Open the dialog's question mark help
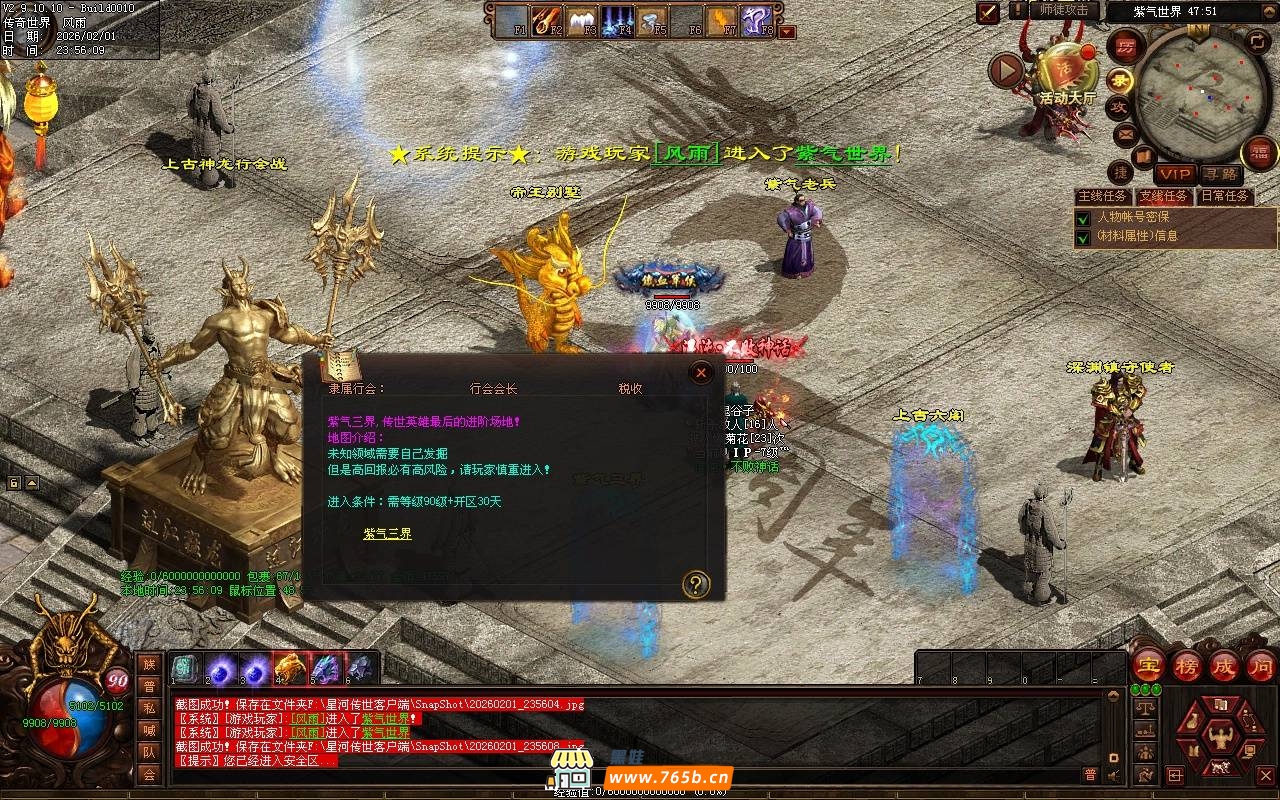The height and width of the screenshot is (800, 1280). [x=695, y=584]
